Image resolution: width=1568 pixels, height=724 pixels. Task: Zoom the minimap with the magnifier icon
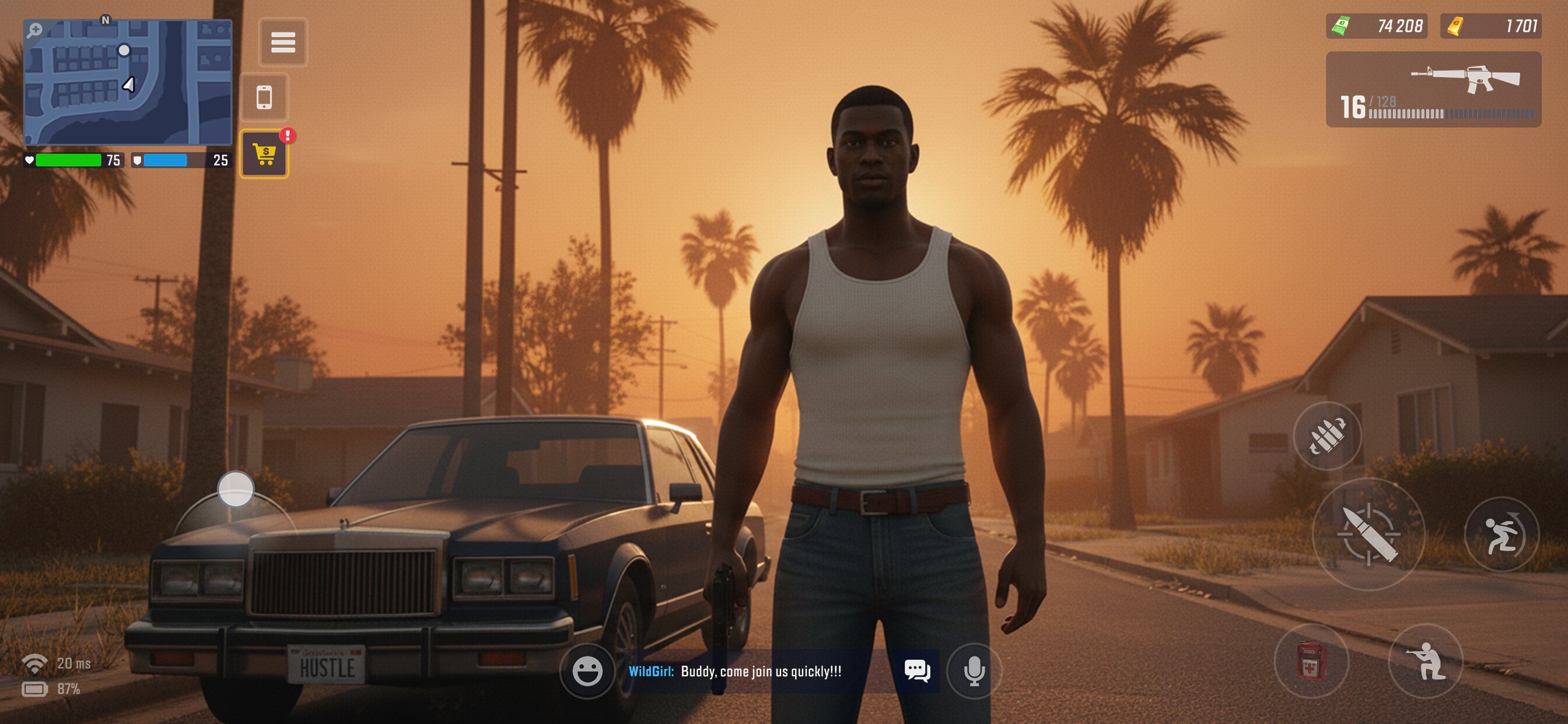point(34,30)
